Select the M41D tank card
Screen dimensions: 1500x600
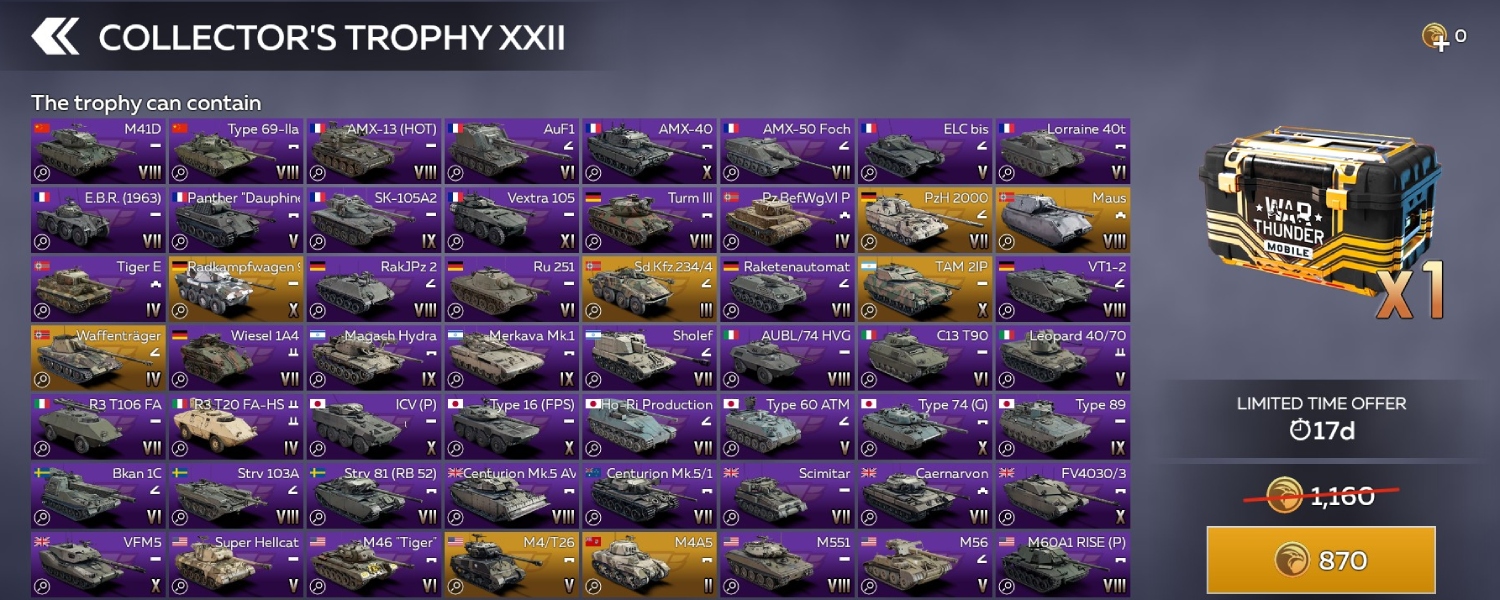tap(97, 152)
